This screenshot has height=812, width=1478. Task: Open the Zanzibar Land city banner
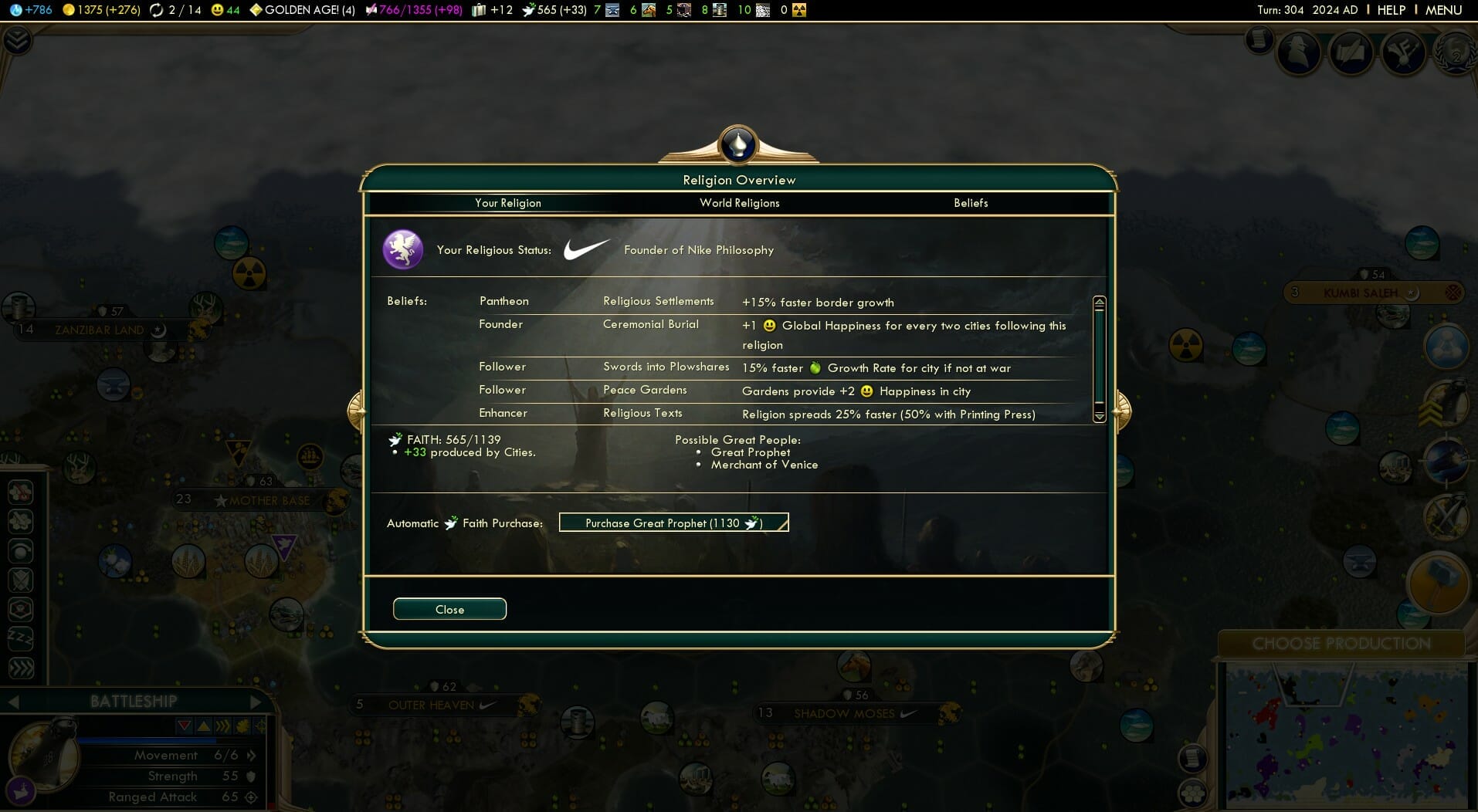tap(99, 330)
